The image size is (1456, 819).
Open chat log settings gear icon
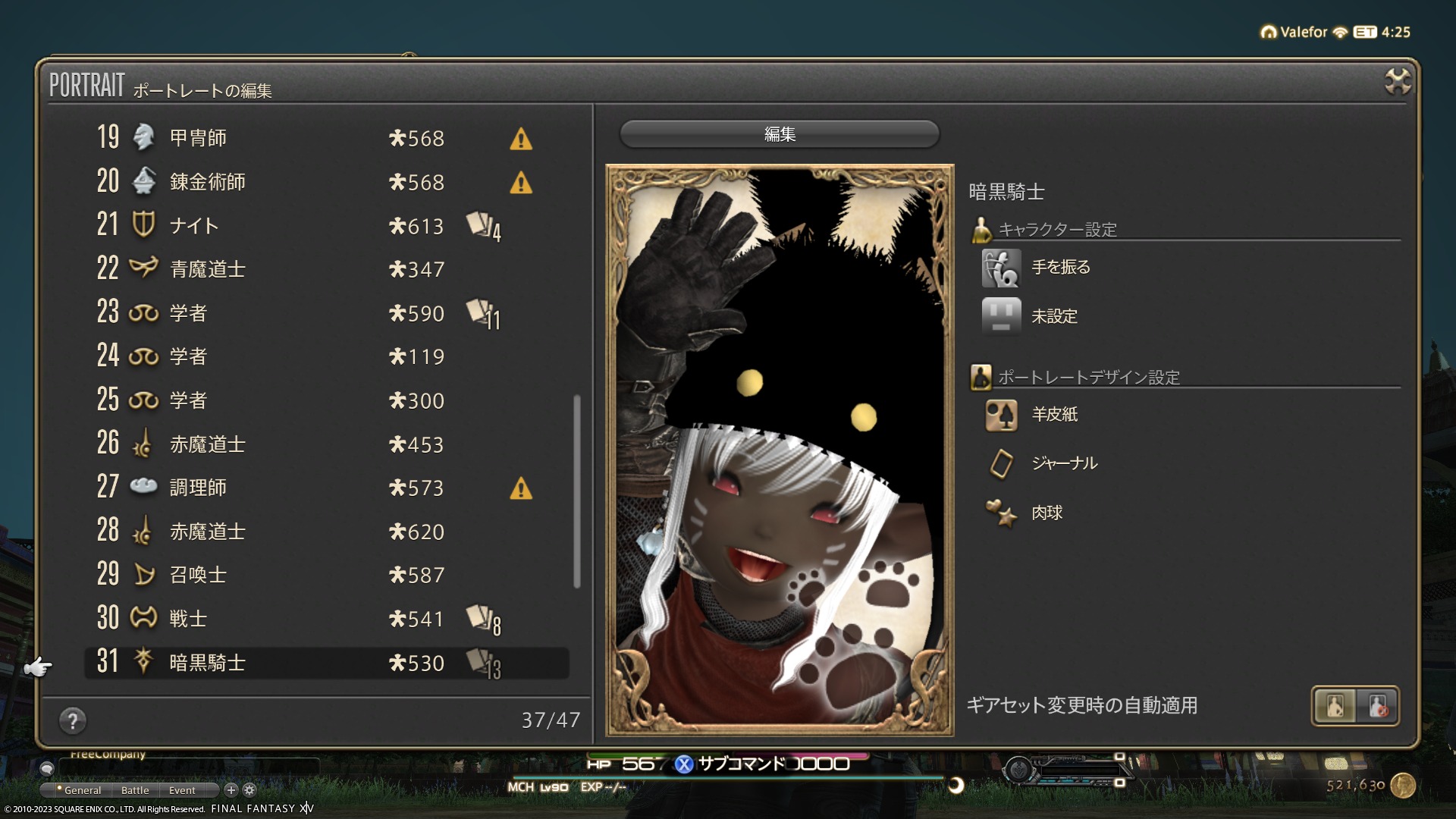[249, 790]
